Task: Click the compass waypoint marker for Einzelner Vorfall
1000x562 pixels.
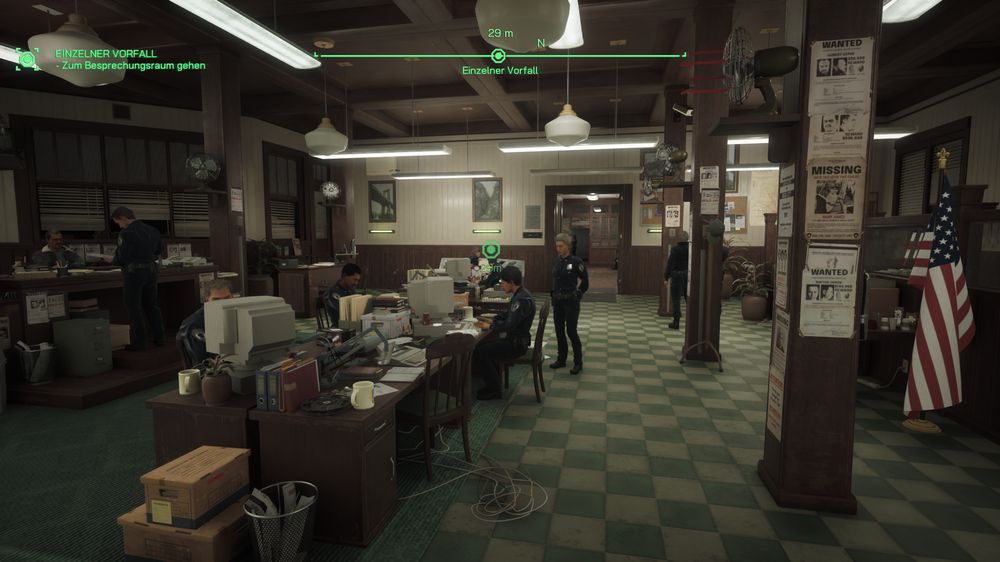Action: tap(498, 55)
